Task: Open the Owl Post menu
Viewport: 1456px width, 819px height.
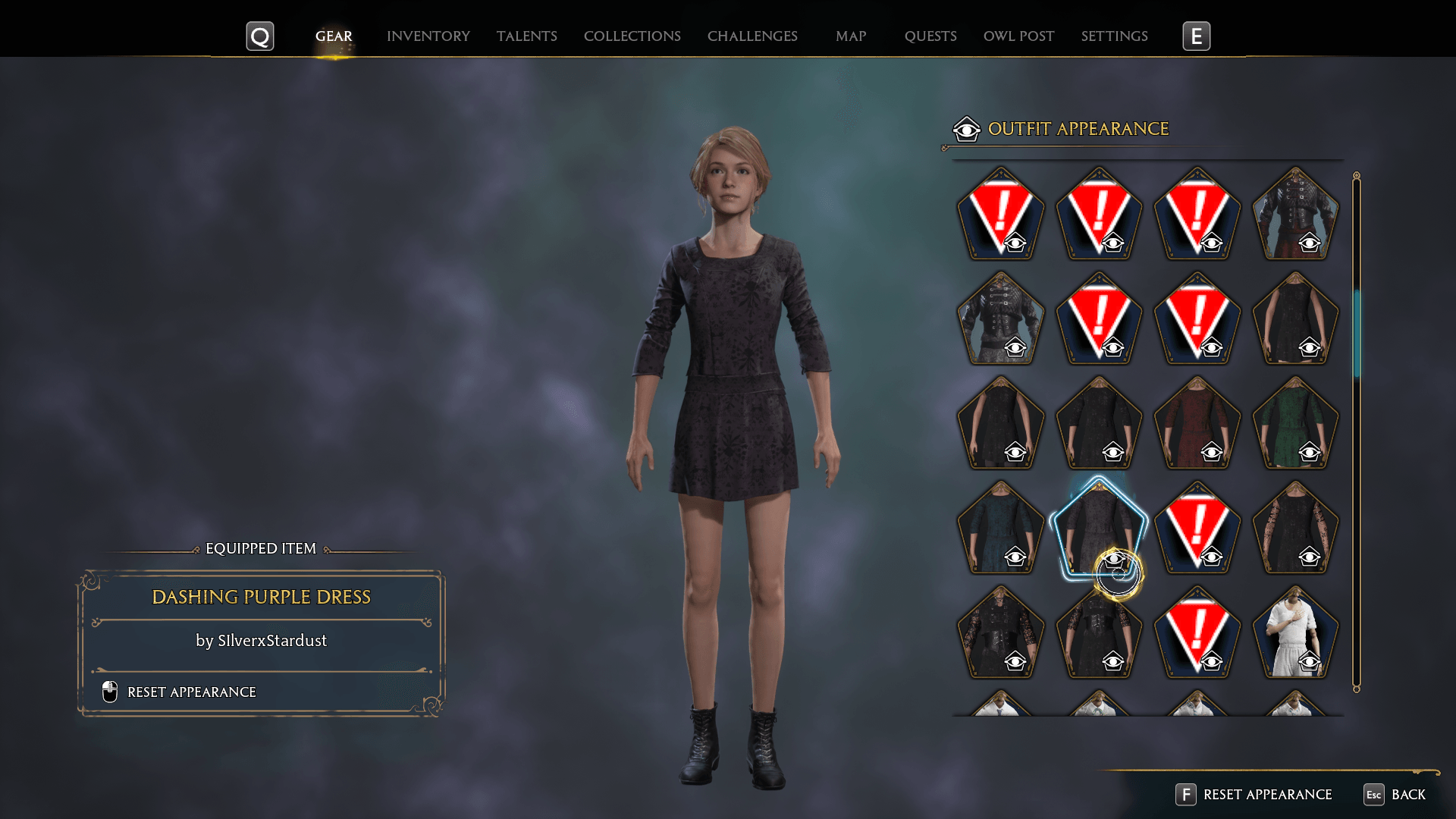Action: pyautogui.click(x=1018, y=36)
